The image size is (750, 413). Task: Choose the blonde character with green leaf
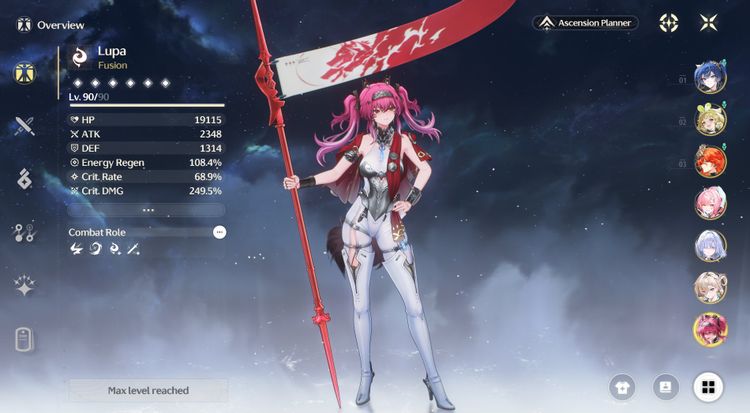point(710,119)
